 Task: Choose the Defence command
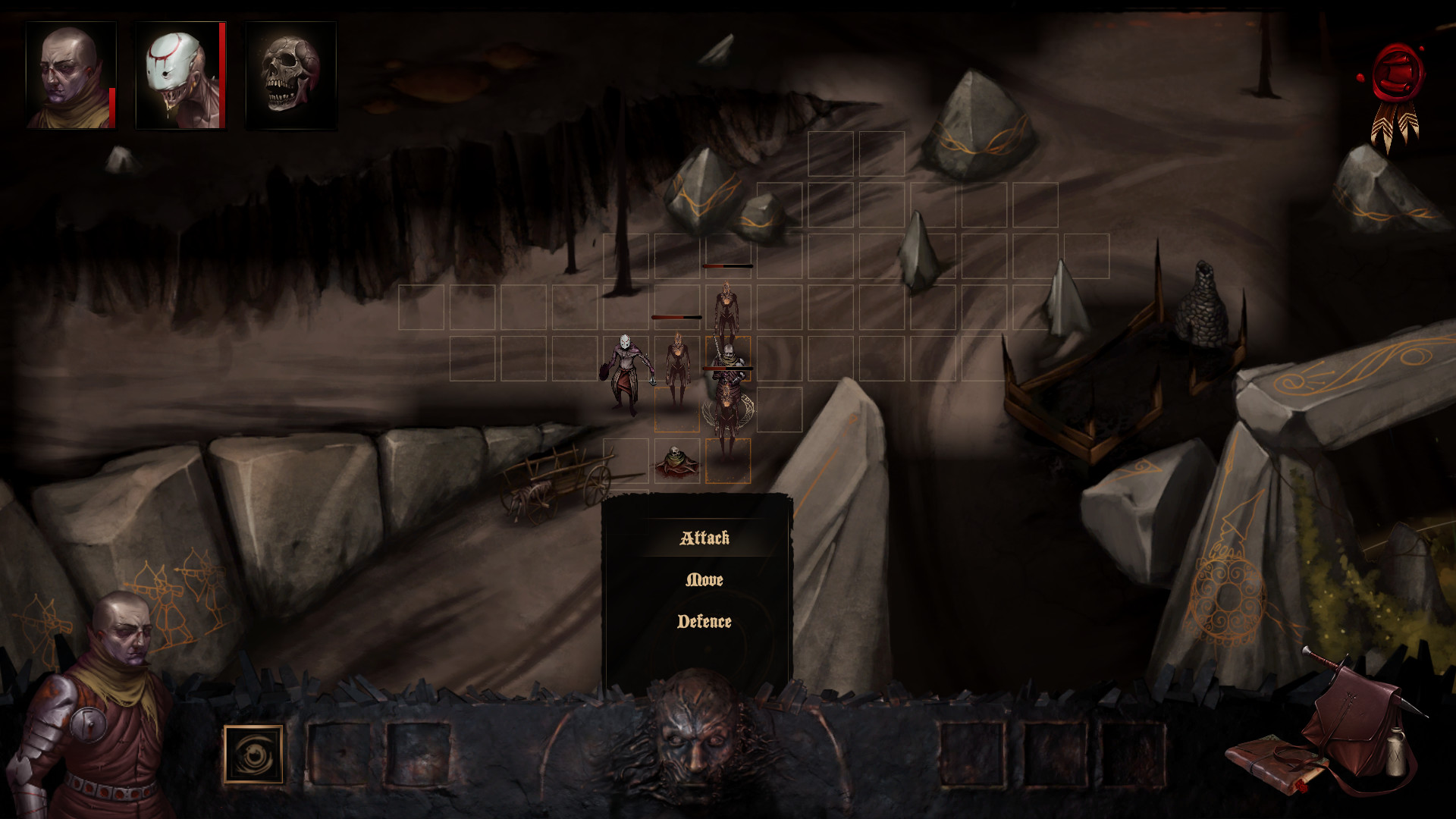tap(705, 622)
